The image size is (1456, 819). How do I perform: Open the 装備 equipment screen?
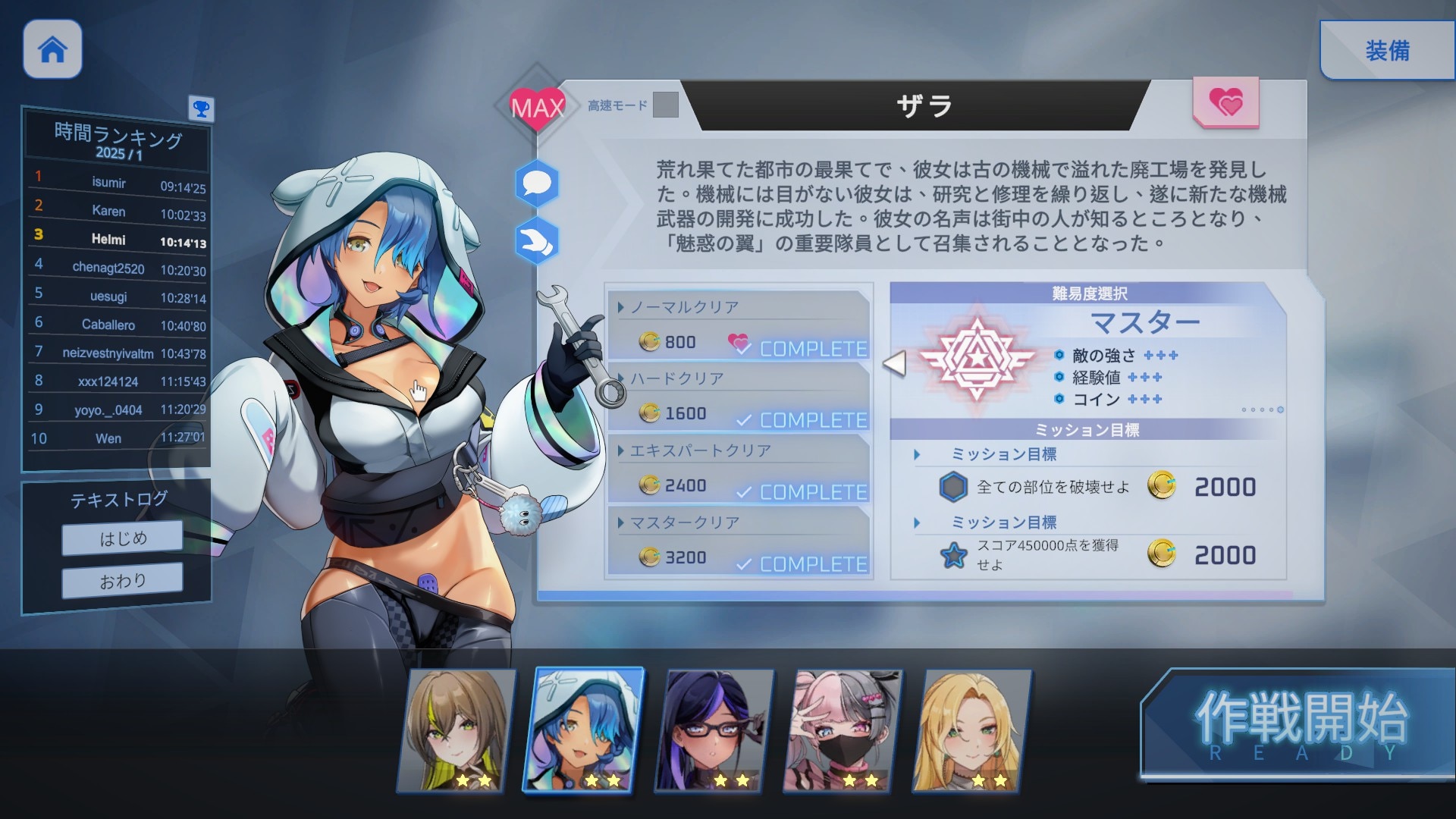point(1387,51)
